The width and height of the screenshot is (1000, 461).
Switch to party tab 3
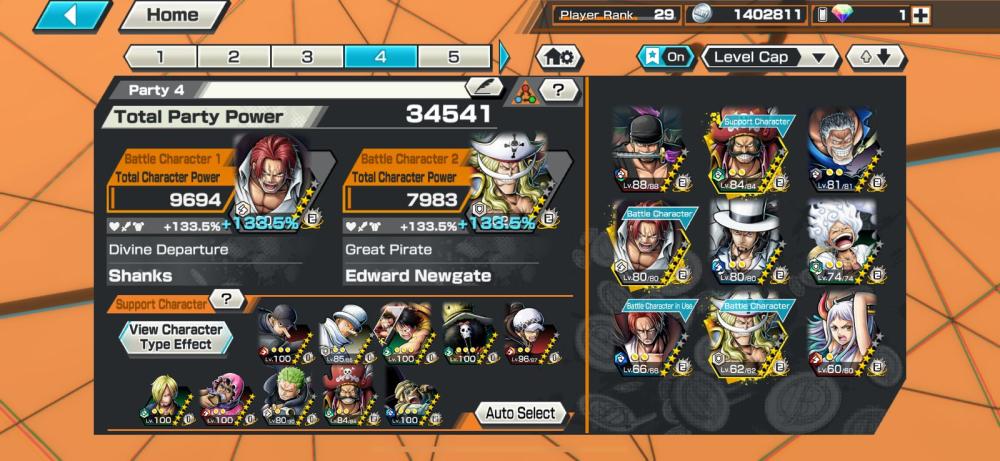307,56
